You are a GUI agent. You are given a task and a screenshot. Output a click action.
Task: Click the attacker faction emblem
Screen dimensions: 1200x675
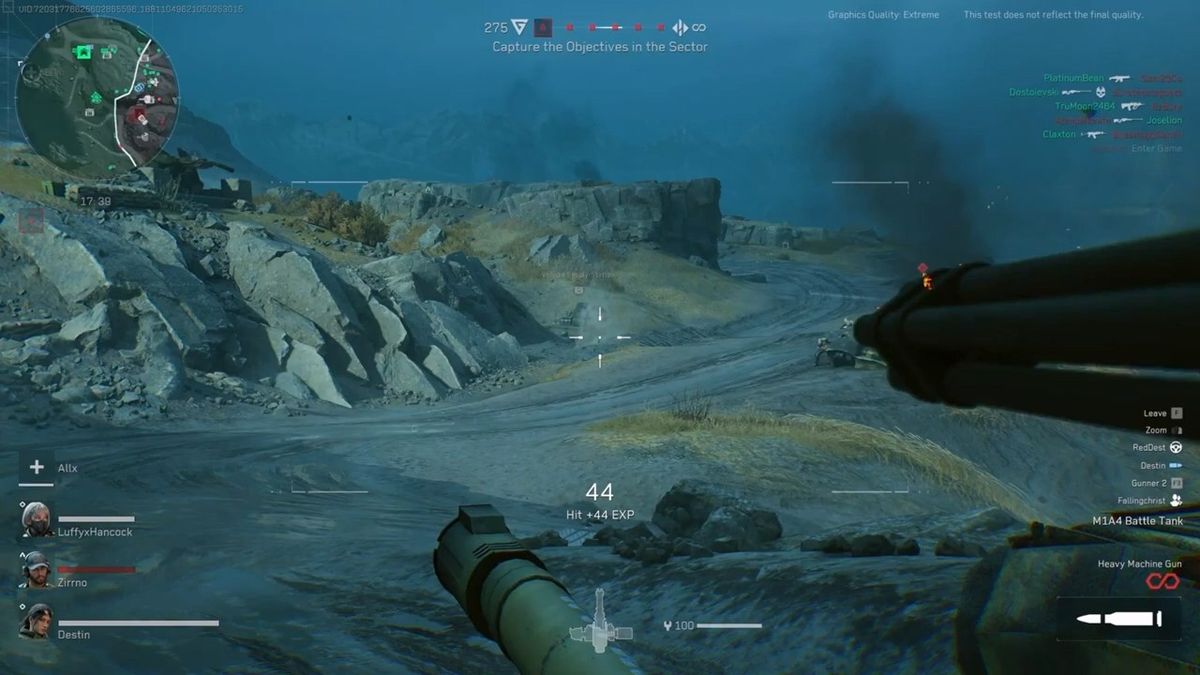click(x=519, y=28)
